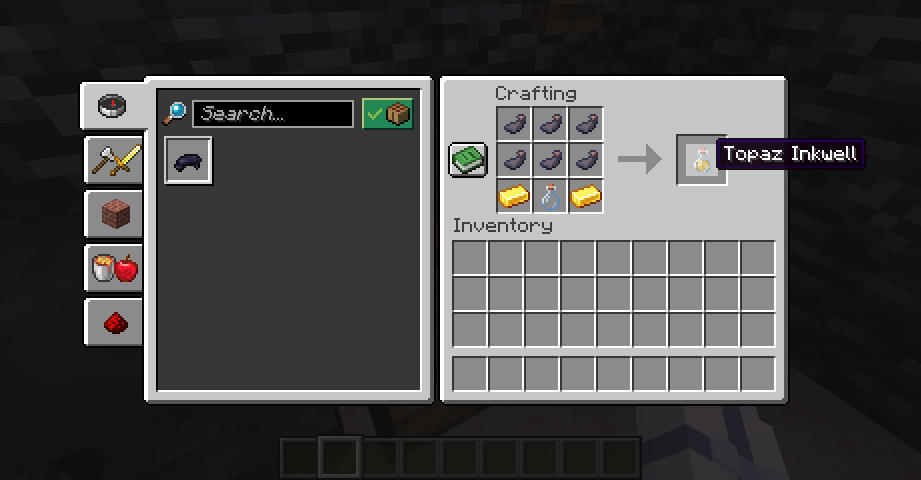Viewport: 921px width, 480px height.
Task: Switch to the tools and weapons tab
Action: 114,159
